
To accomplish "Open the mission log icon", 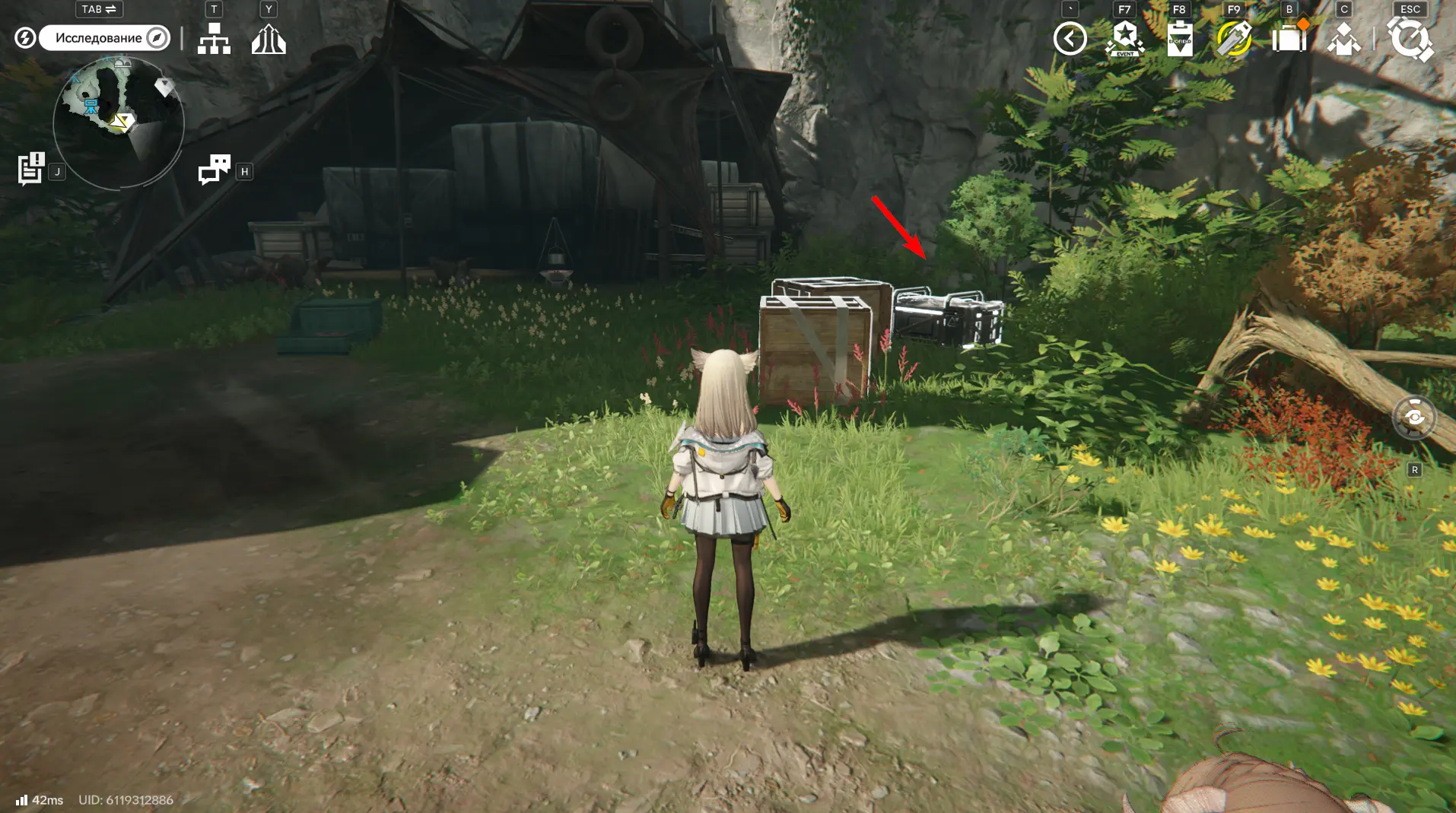I will (31, 169).
